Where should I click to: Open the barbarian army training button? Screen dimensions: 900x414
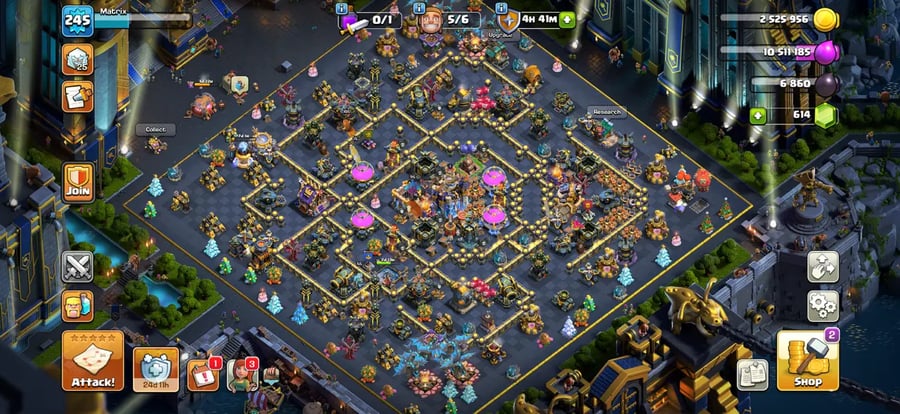tap(78, 306)
